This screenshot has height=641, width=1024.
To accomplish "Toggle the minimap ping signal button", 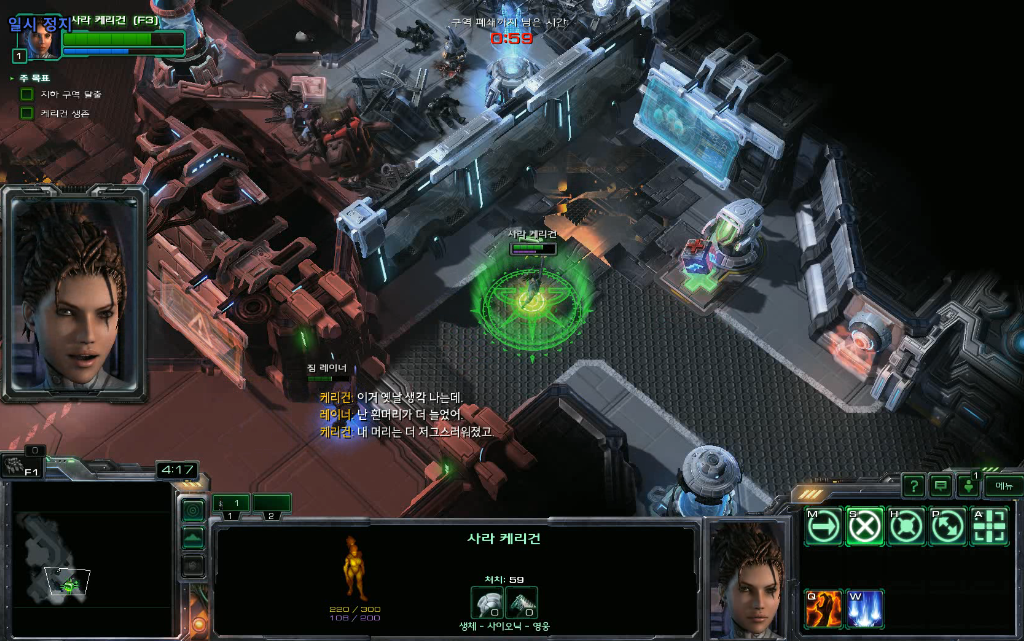I will coord(193,510).
